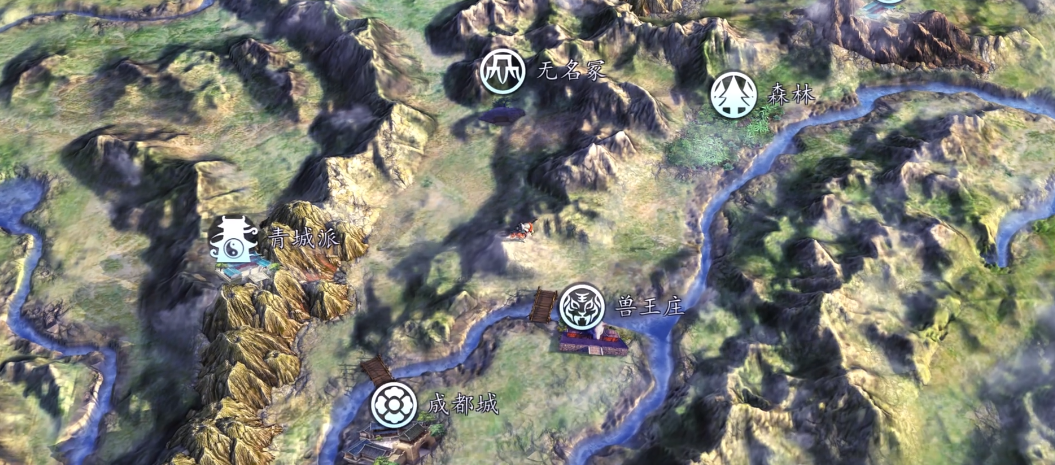The image size is (1055, 465).
Task: Travel to the 兽王庄 tiger marker
Action: click(580, 307)
